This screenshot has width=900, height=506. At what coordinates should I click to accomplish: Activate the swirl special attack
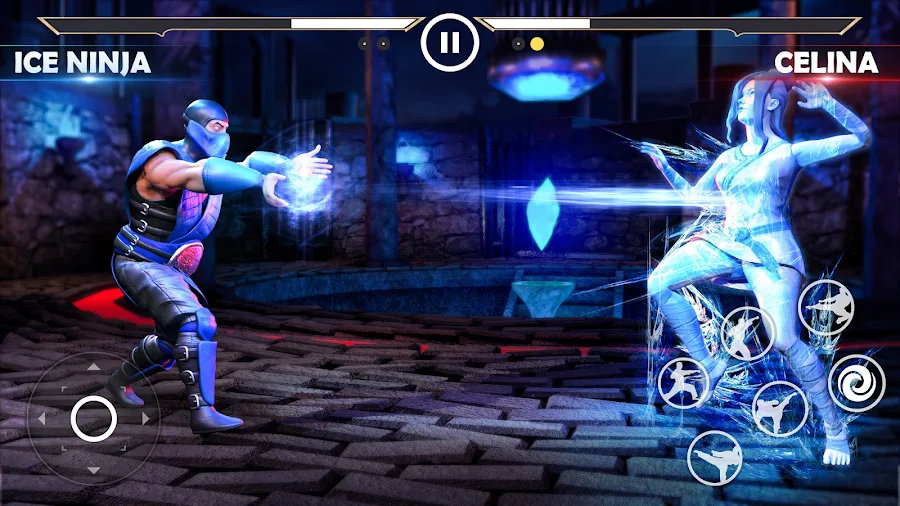point(857,382)
